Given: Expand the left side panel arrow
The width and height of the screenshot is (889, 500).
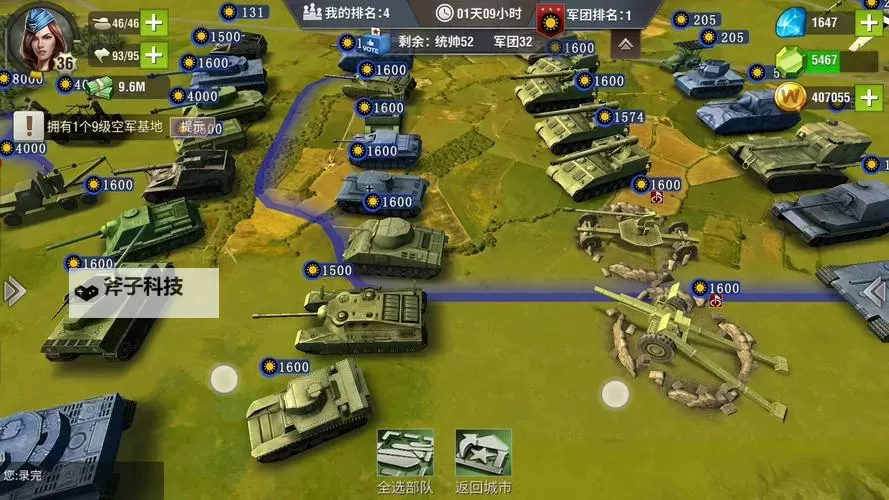Looking at the screenshot, I should 13,291.
